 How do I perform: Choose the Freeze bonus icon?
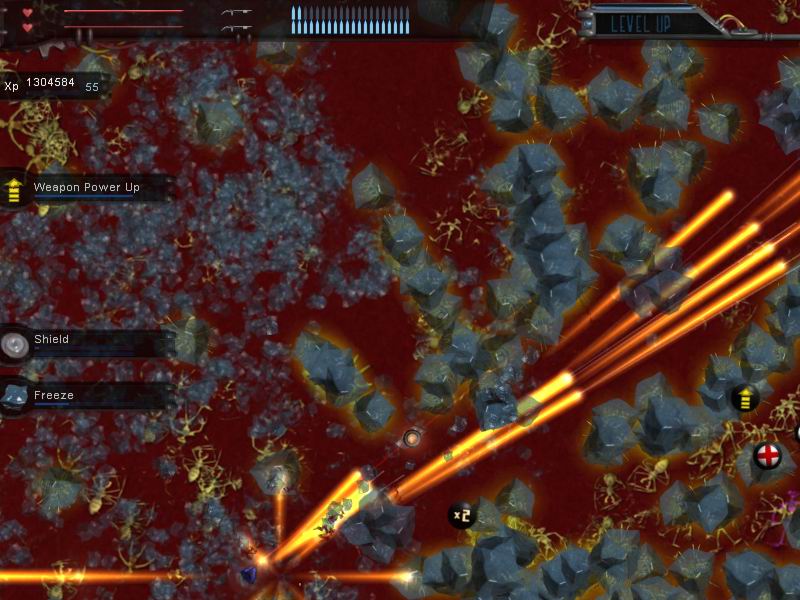click(14, 397)
